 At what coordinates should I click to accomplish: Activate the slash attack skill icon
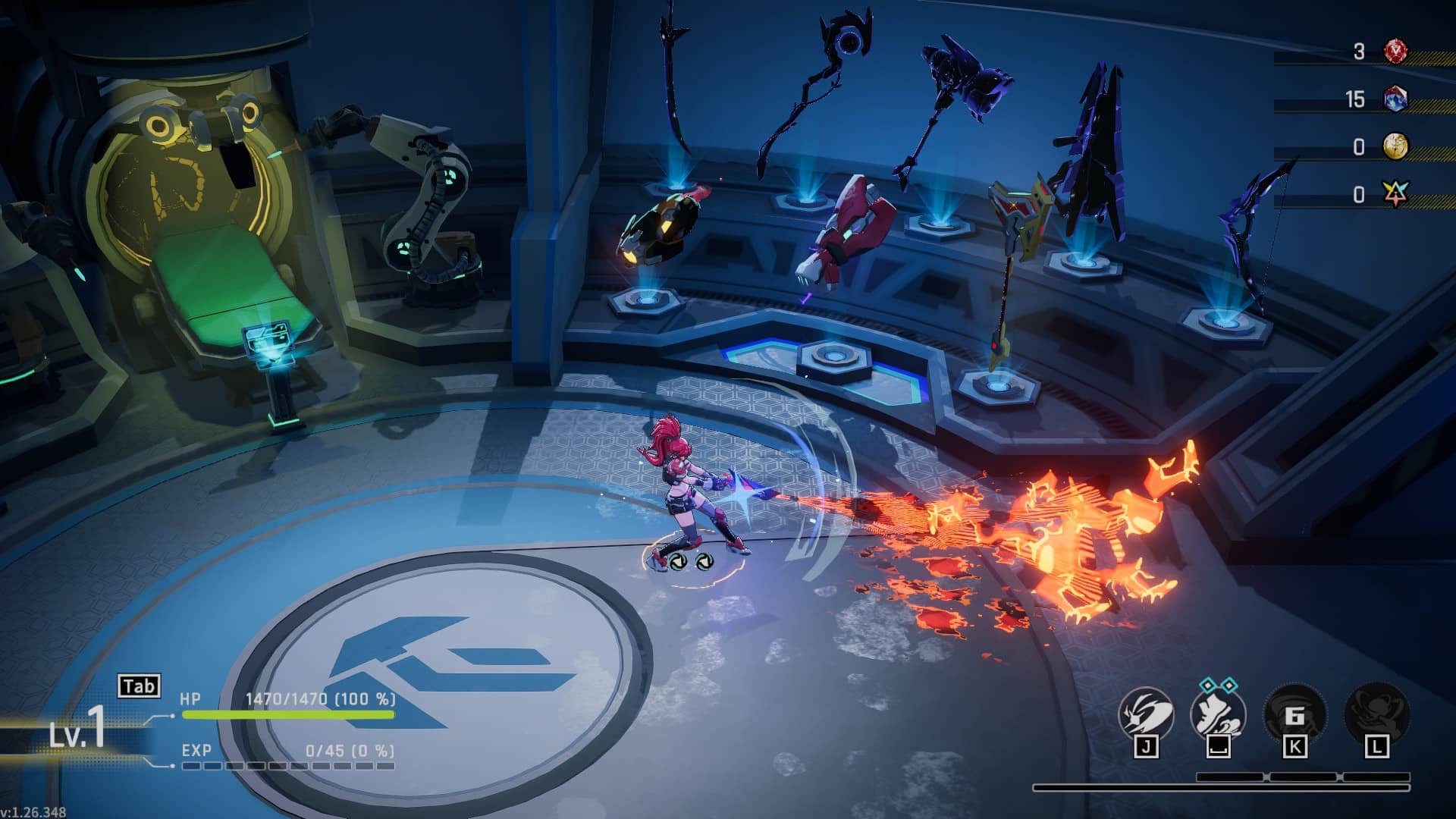tap(1146, 714)
